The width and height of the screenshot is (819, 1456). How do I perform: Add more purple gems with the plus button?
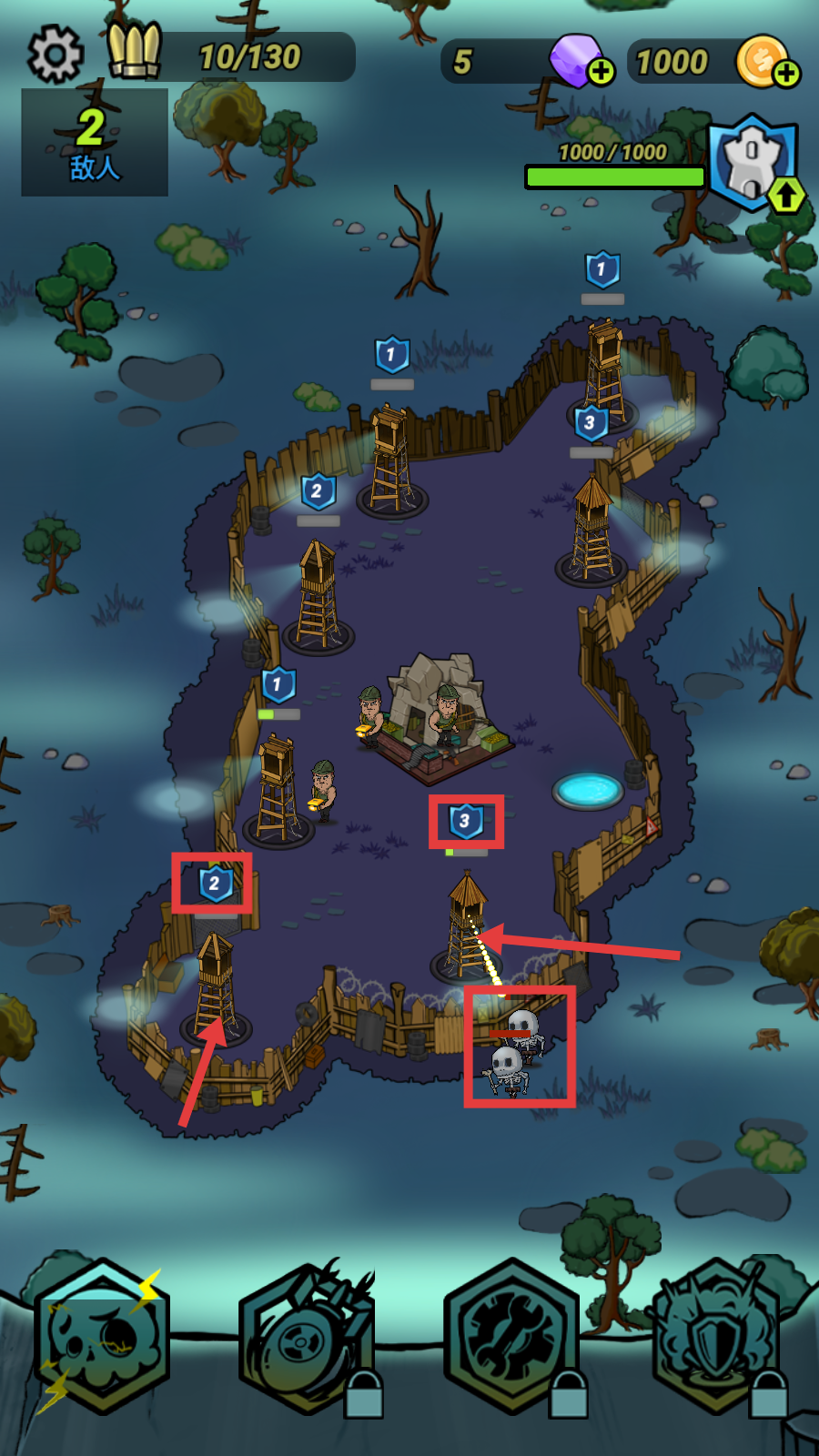(601, 71)
